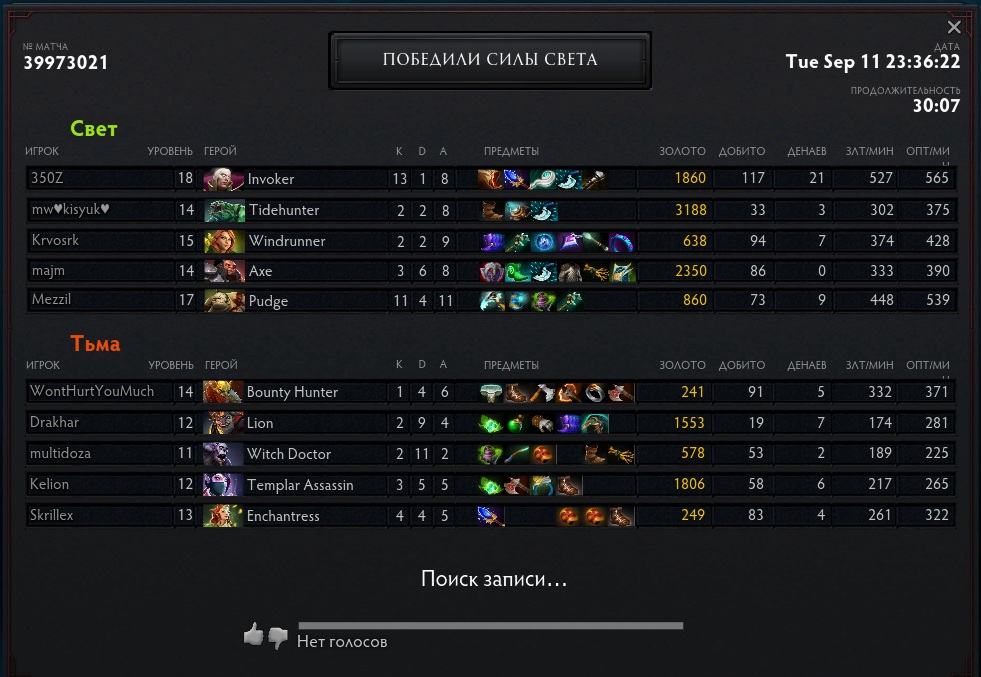Click the Windrunner hero portrait
981x677 pixels.
[224, 241]
